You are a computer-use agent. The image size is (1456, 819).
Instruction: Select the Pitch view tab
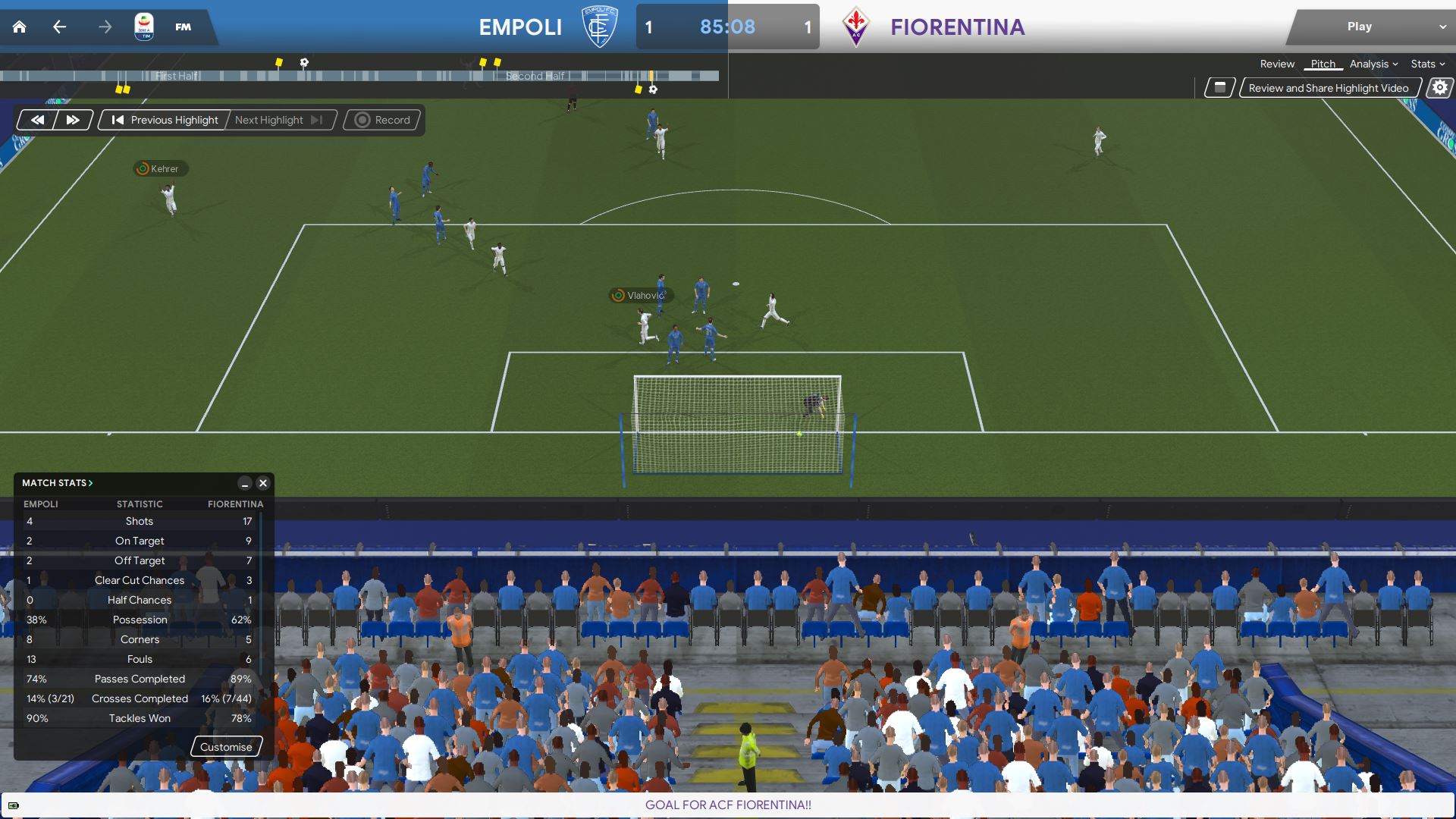tap(1323, 64)
